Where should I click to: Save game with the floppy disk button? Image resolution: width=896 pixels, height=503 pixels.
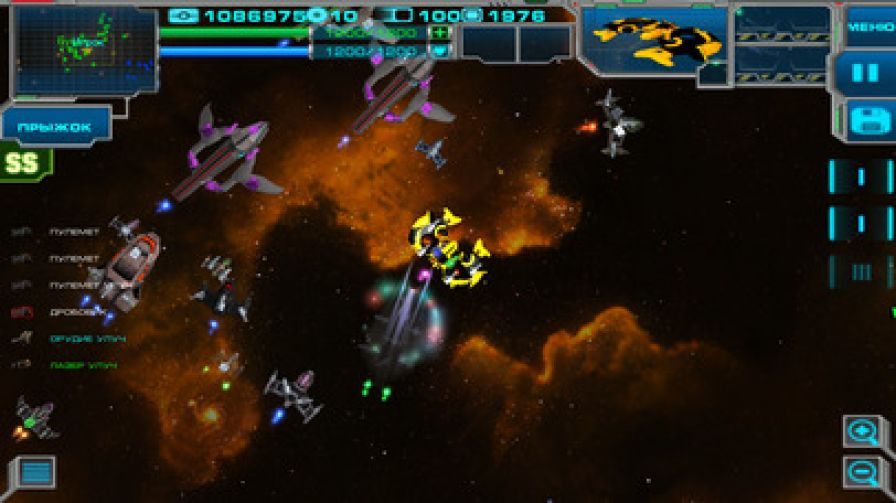865,120
